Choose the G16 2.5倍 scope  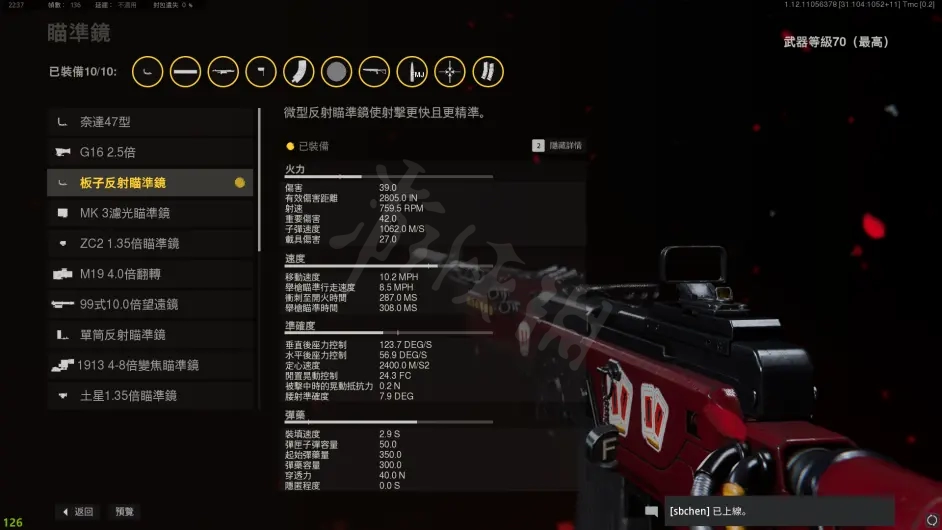[150, 152]
